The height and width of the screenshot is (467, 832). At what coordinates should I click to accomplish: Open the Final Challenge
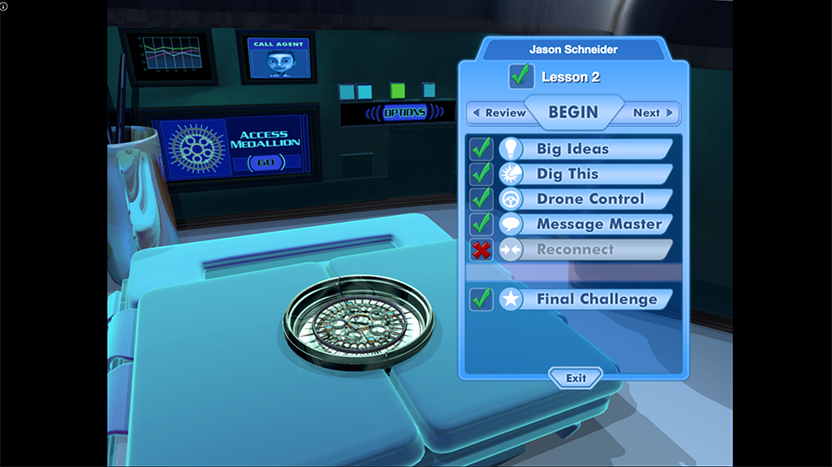coord(596,299)
